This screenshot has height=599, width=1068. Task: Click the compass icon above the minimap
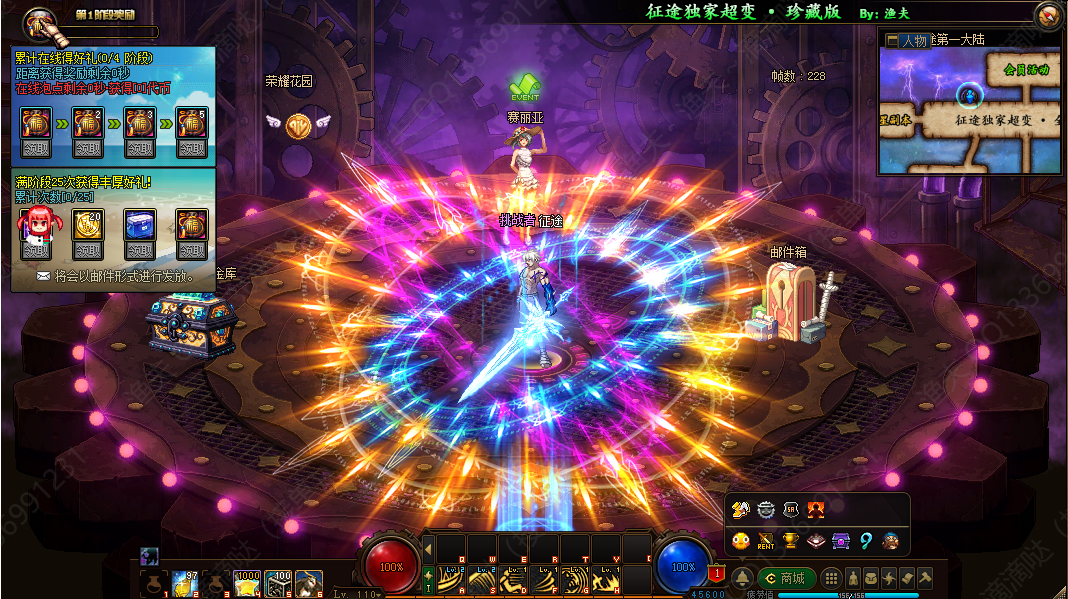pos(1048,14)
